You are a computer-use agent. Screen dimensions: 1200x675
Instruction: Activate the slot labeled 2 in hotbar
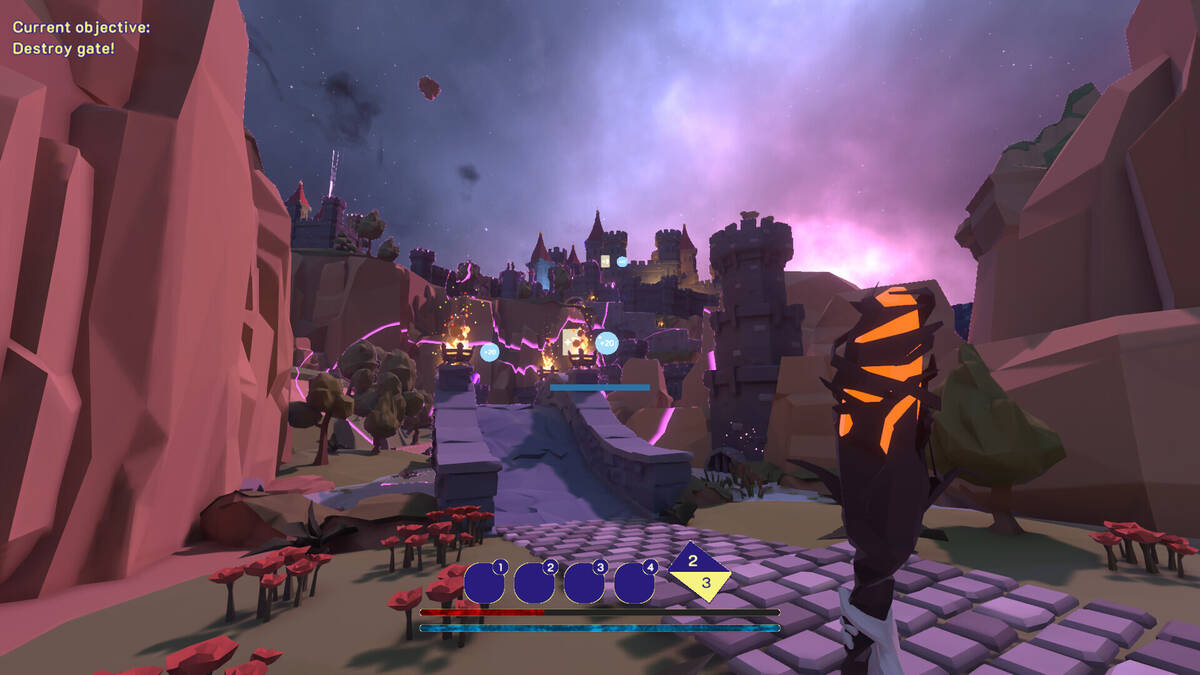click(x=534, y=583)
